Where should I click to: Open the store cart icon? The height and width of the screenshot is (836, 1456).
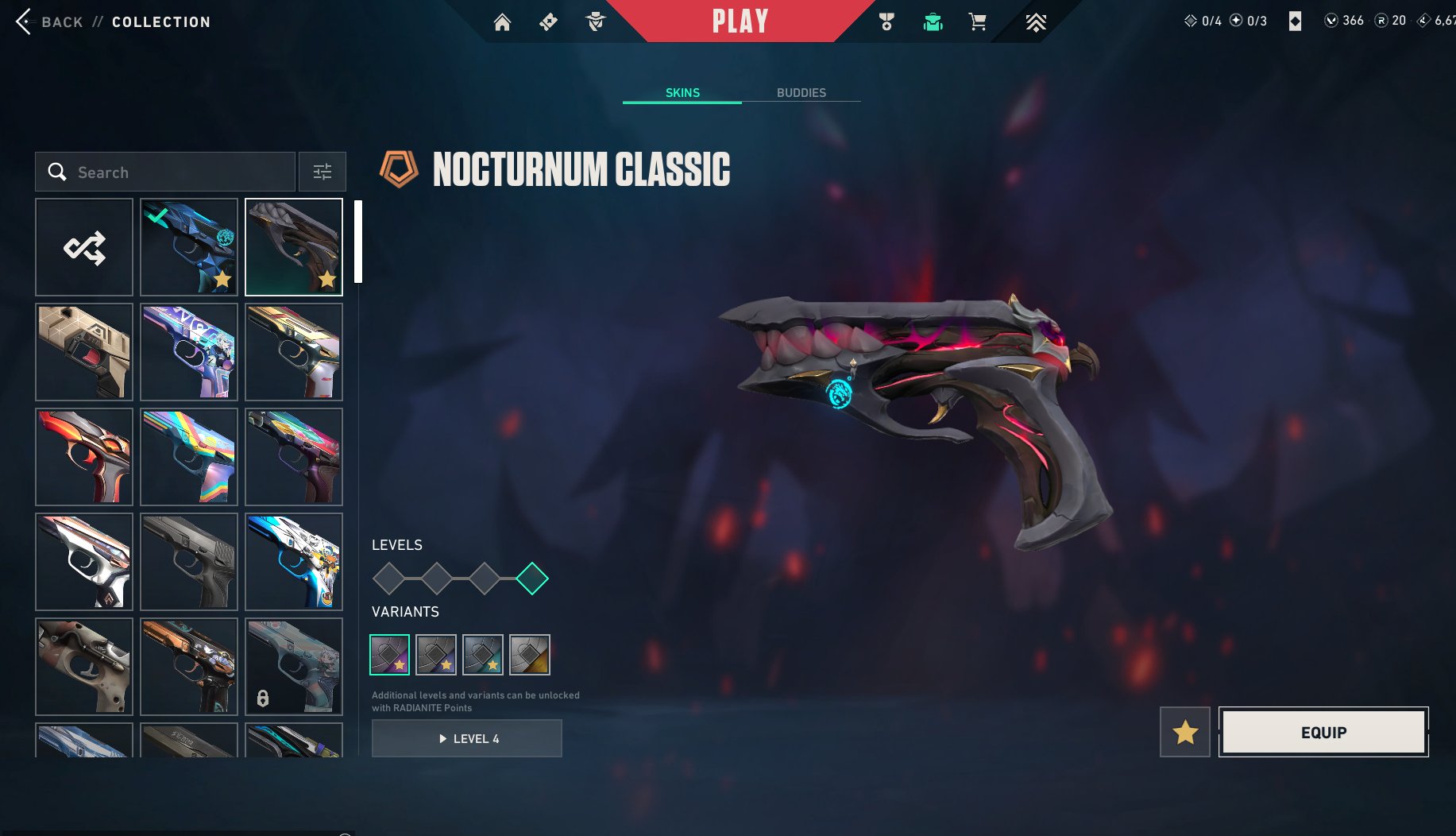[977, 22]
